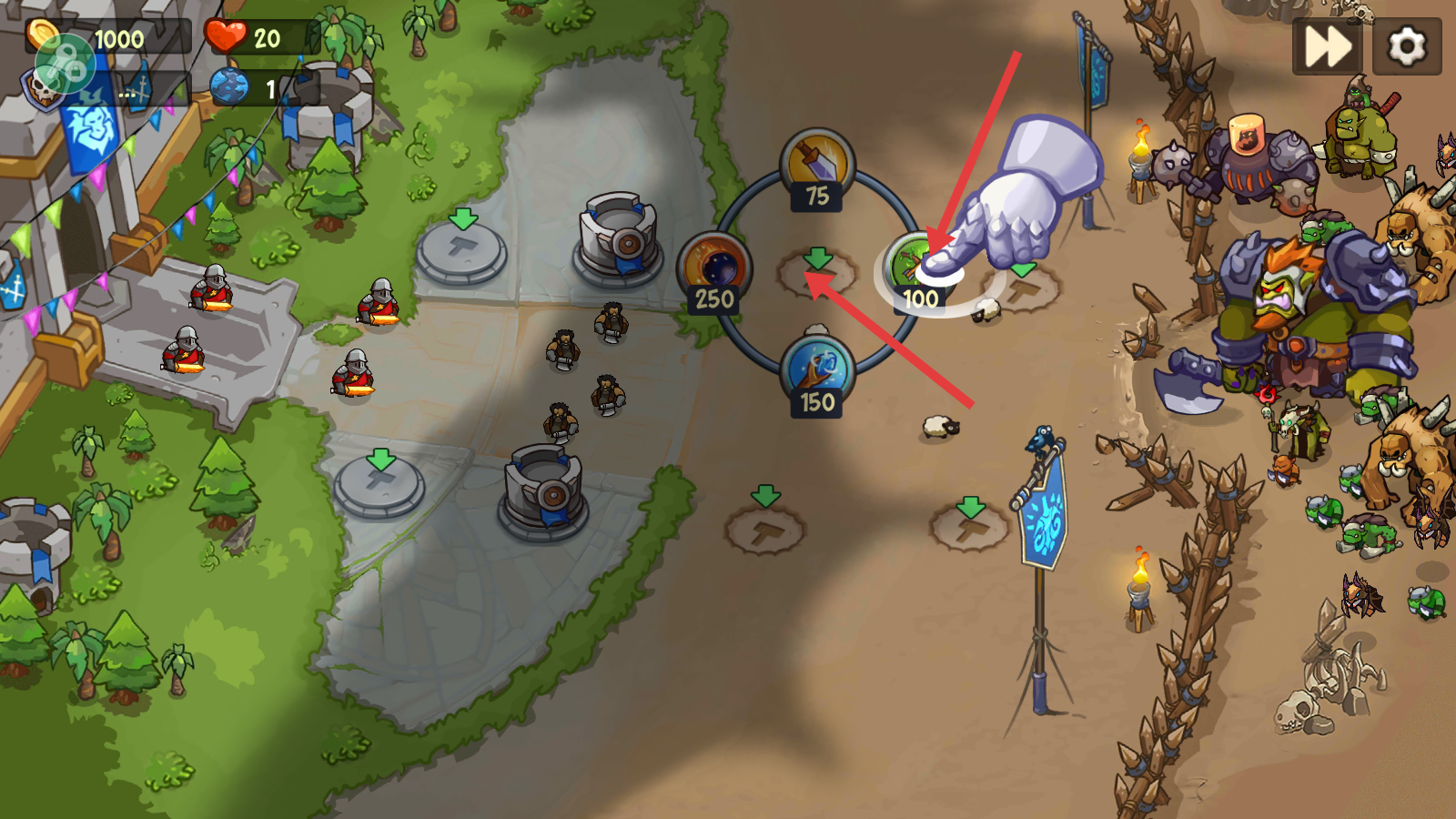
Task: Build the 75-gold sword barracks tower
Action: (x=817, y=167)
